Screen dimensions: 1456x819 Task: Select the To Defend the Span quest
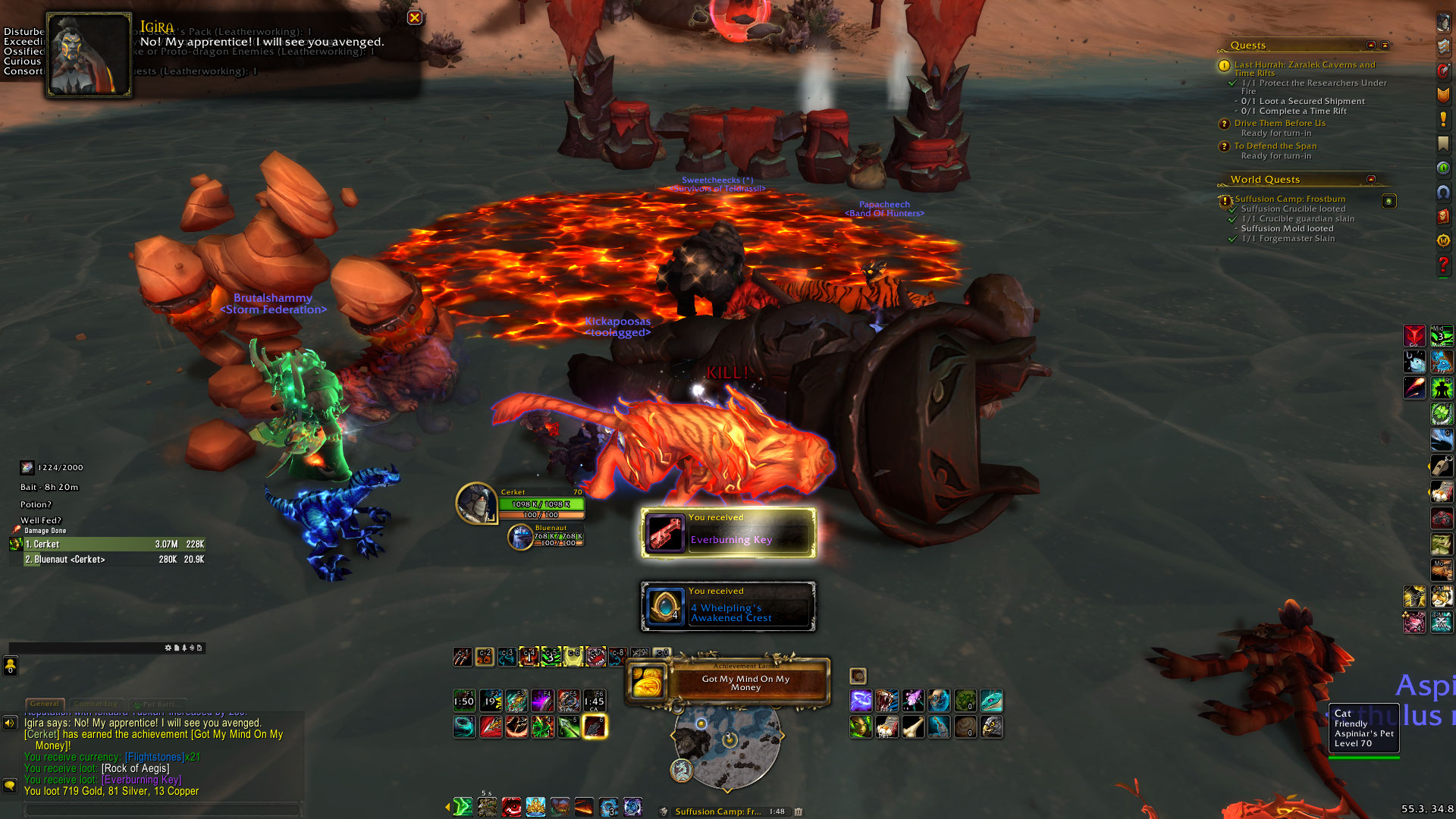point(1275,146)
